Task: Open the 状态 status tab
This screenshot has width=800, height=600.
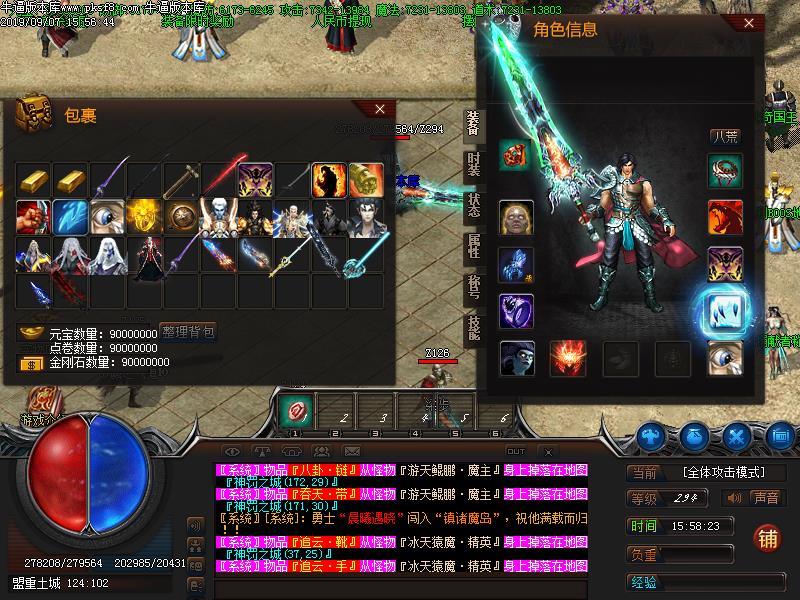Action: pos(474,209)
